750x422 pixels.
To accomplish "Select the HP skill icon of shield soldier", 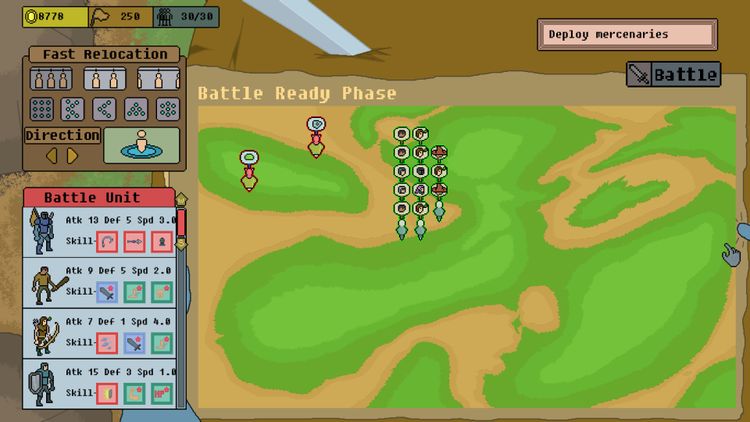I will (160, 393).
